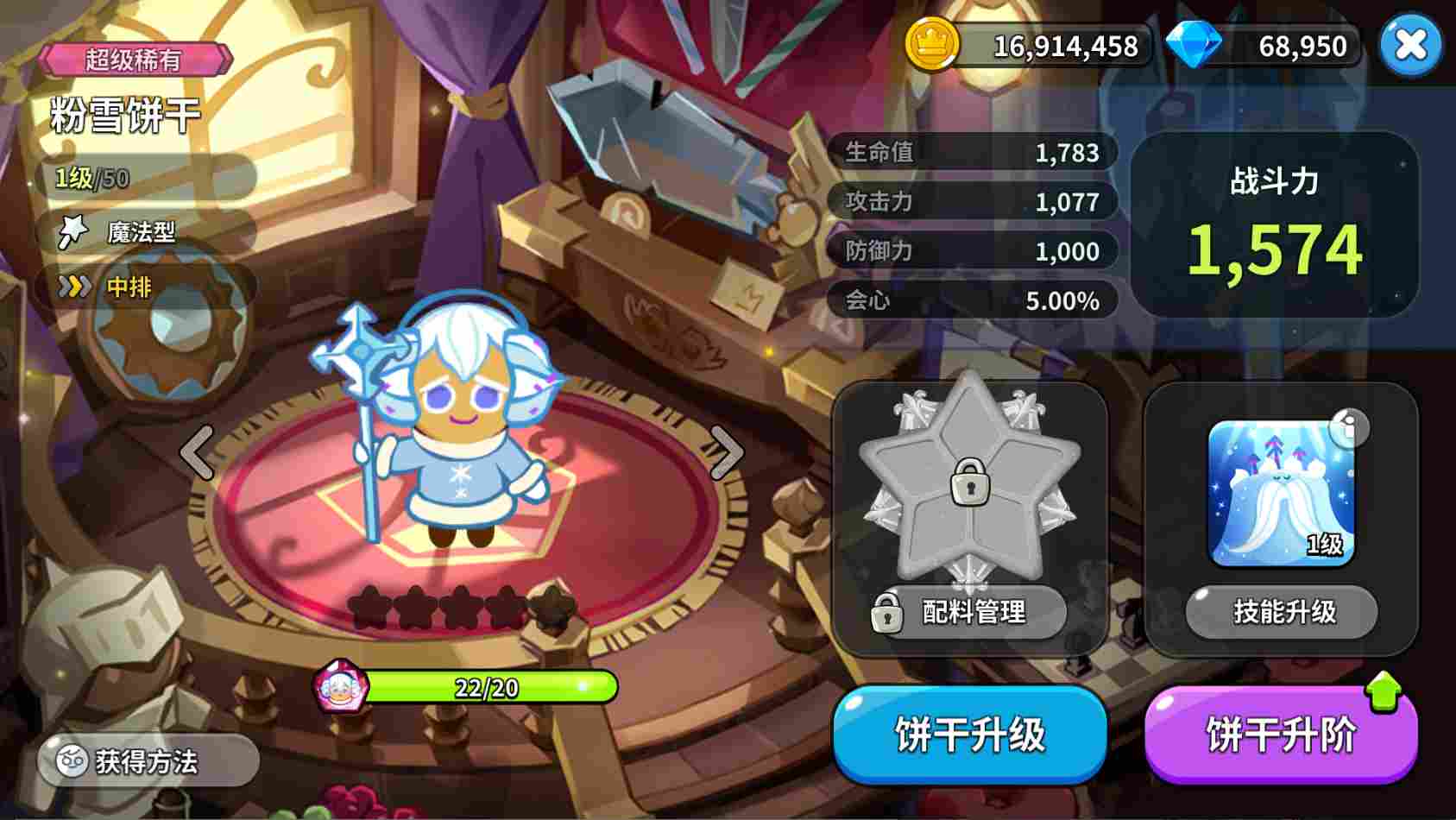Open the 生命值 stat row
1456x820 pixels.
pyautogui.click(x=971, y=153)
